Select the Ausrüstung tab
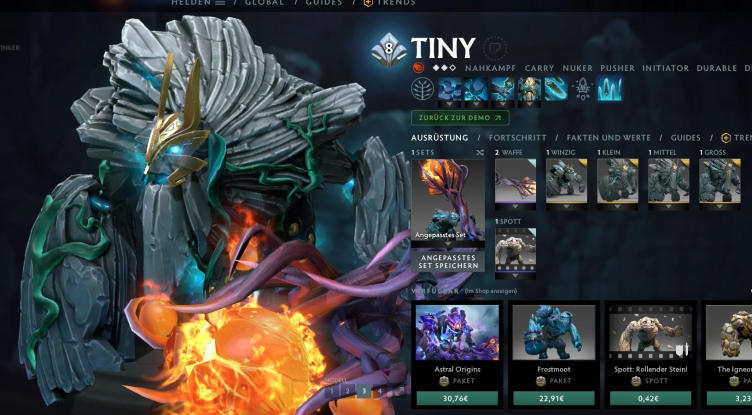752x415 pixels. point(440,137)
